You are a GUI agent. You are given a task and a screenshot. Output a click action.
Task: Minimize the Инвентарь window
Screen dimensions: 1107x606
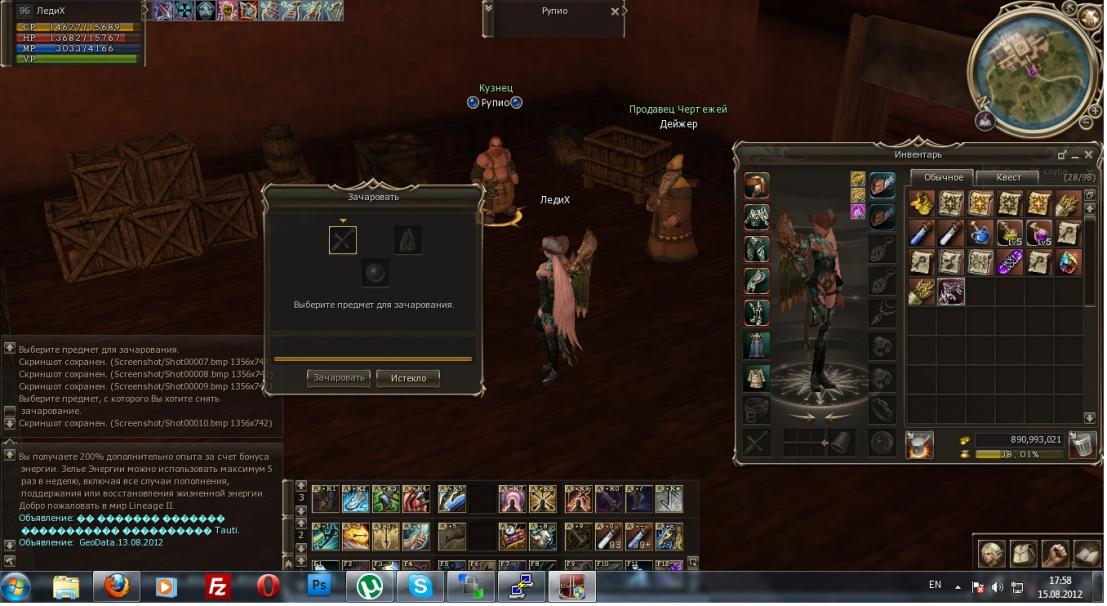(x=1062, y=155)
